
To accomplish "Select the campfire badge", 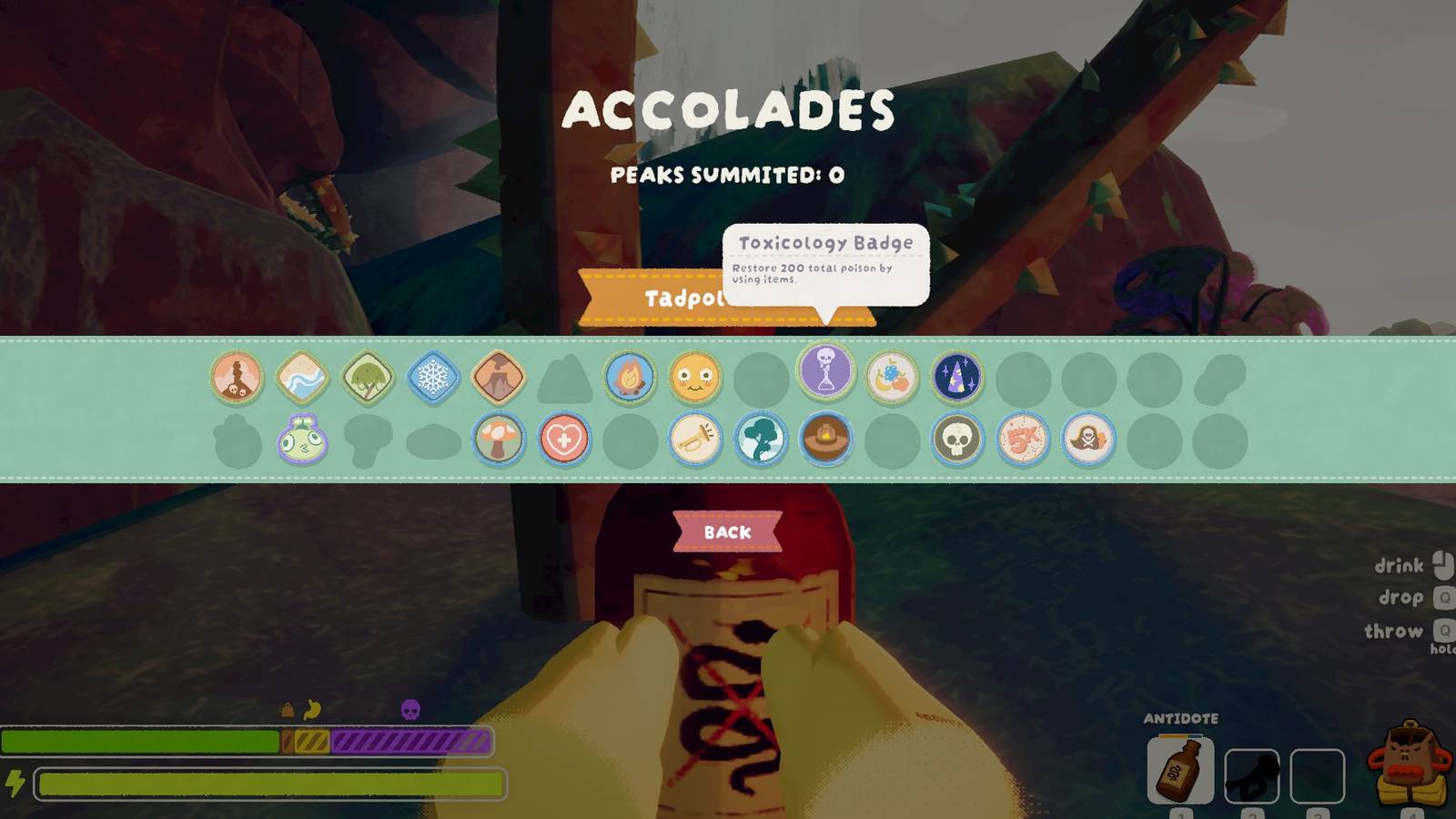I will [631, 379].
